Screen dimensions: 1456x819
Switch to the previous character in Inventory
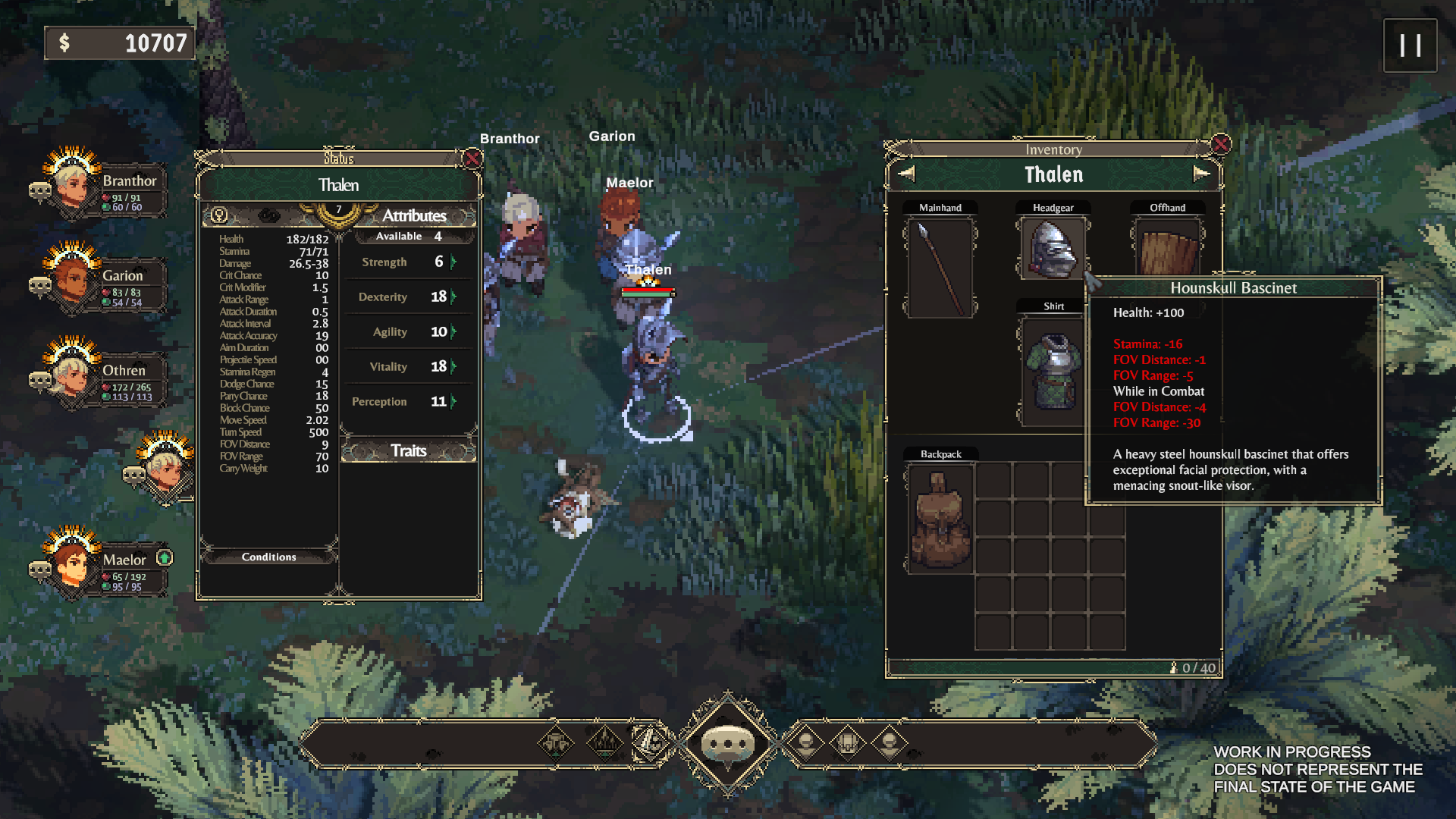click(x=906, y=174)
